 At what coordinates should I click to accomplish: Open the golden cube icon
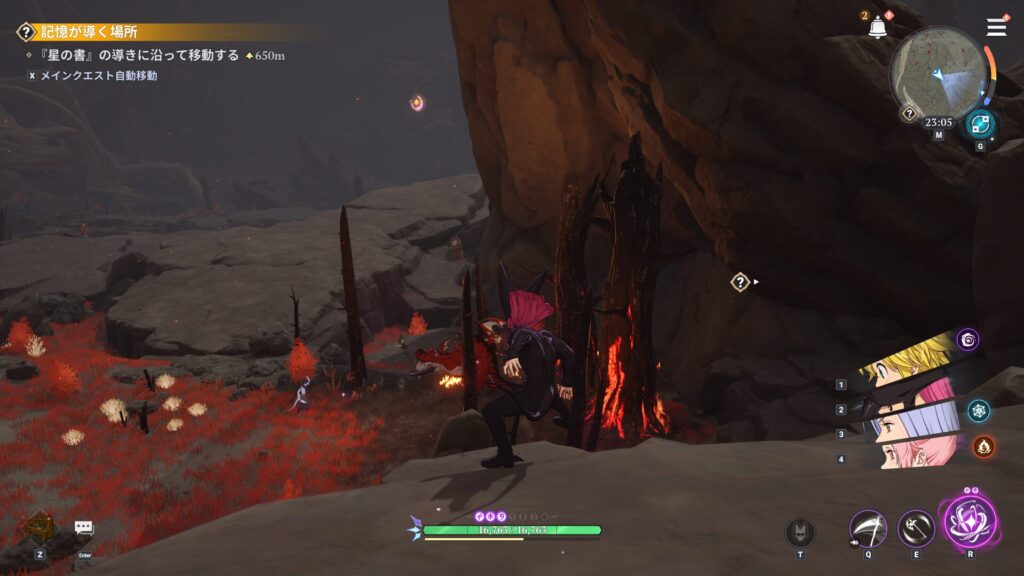[41, 526]
